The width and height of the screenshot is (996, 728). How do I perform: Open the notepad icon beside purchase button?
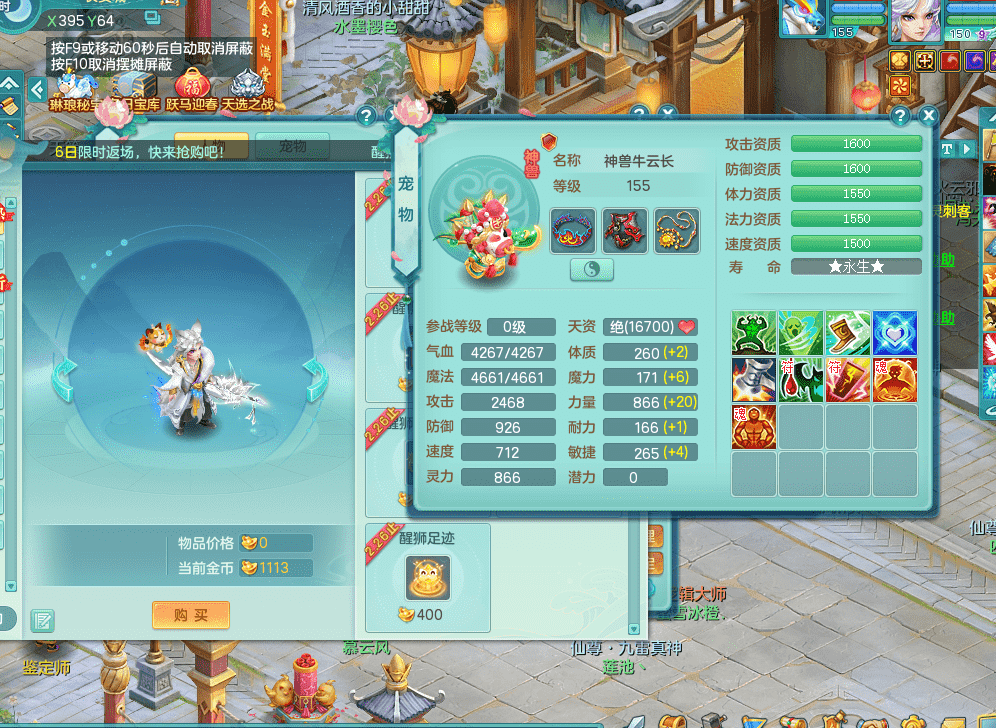(x=42, y=620)
